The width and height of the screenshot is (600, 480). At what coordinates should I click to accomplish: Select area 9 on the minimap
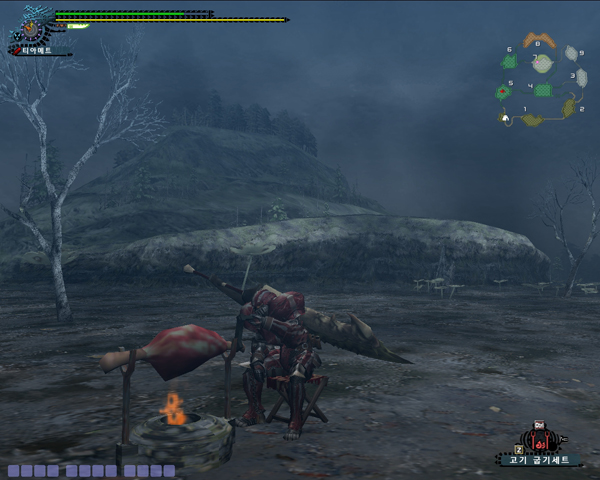pos(570,54)
